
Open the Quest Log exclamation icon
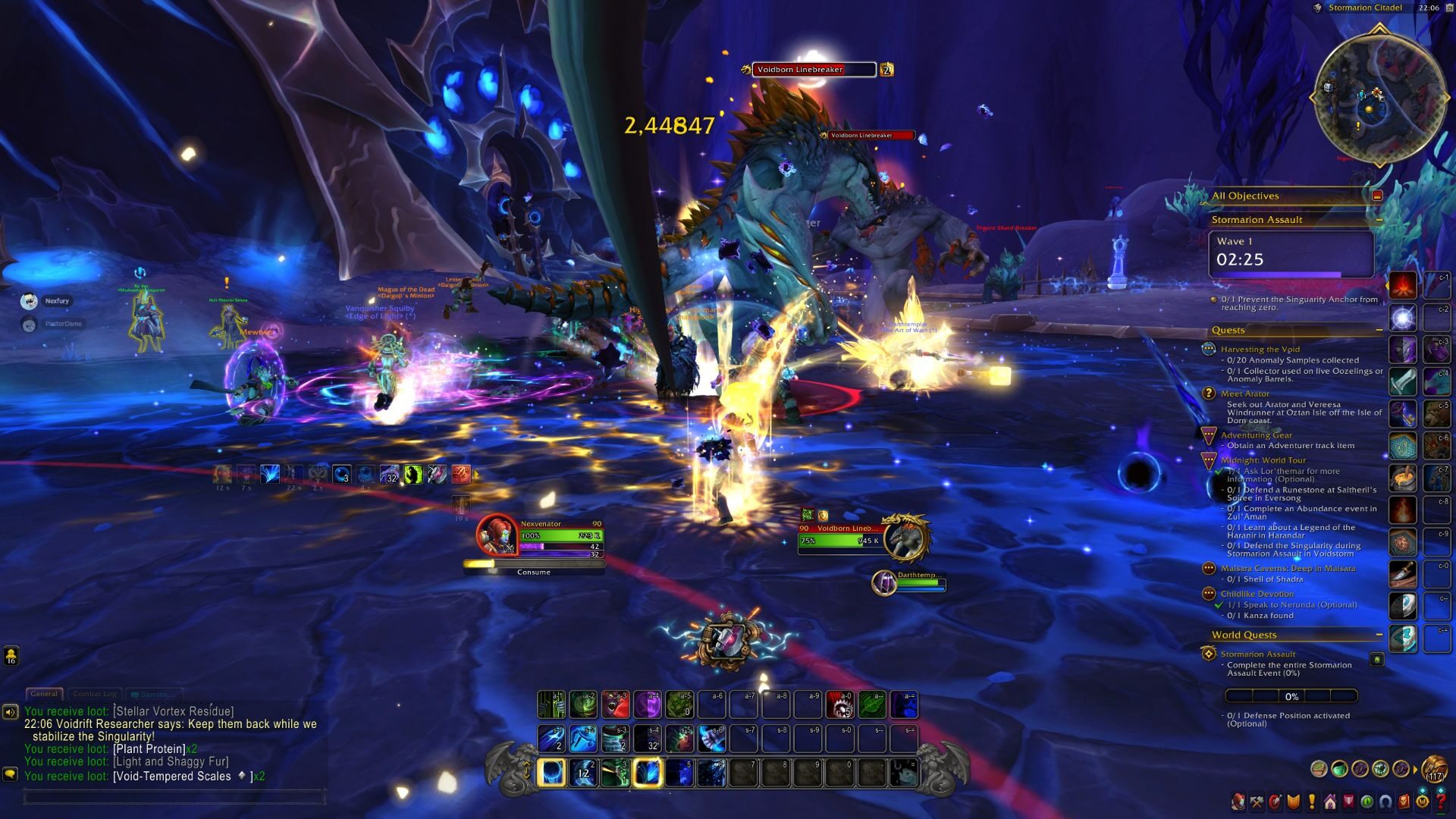(1312, 802)
